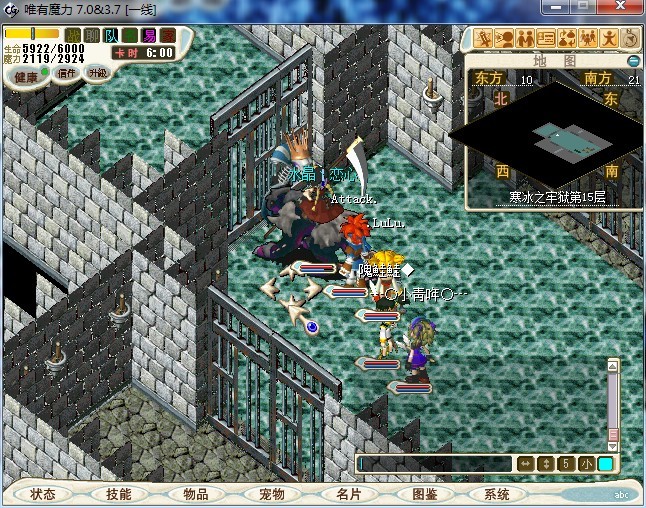The height and width of the screenshot is (508, 646).
Task: Open the 宠物 pet menu
Action: tap(271, 494)
